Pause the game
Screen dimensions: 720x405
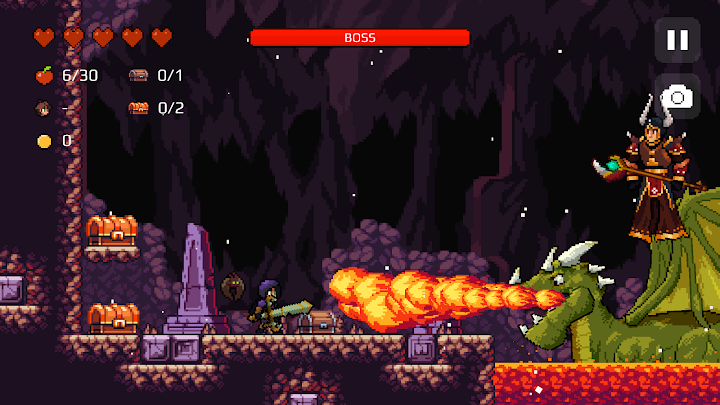pyautogui.click(x=677, y=40)
